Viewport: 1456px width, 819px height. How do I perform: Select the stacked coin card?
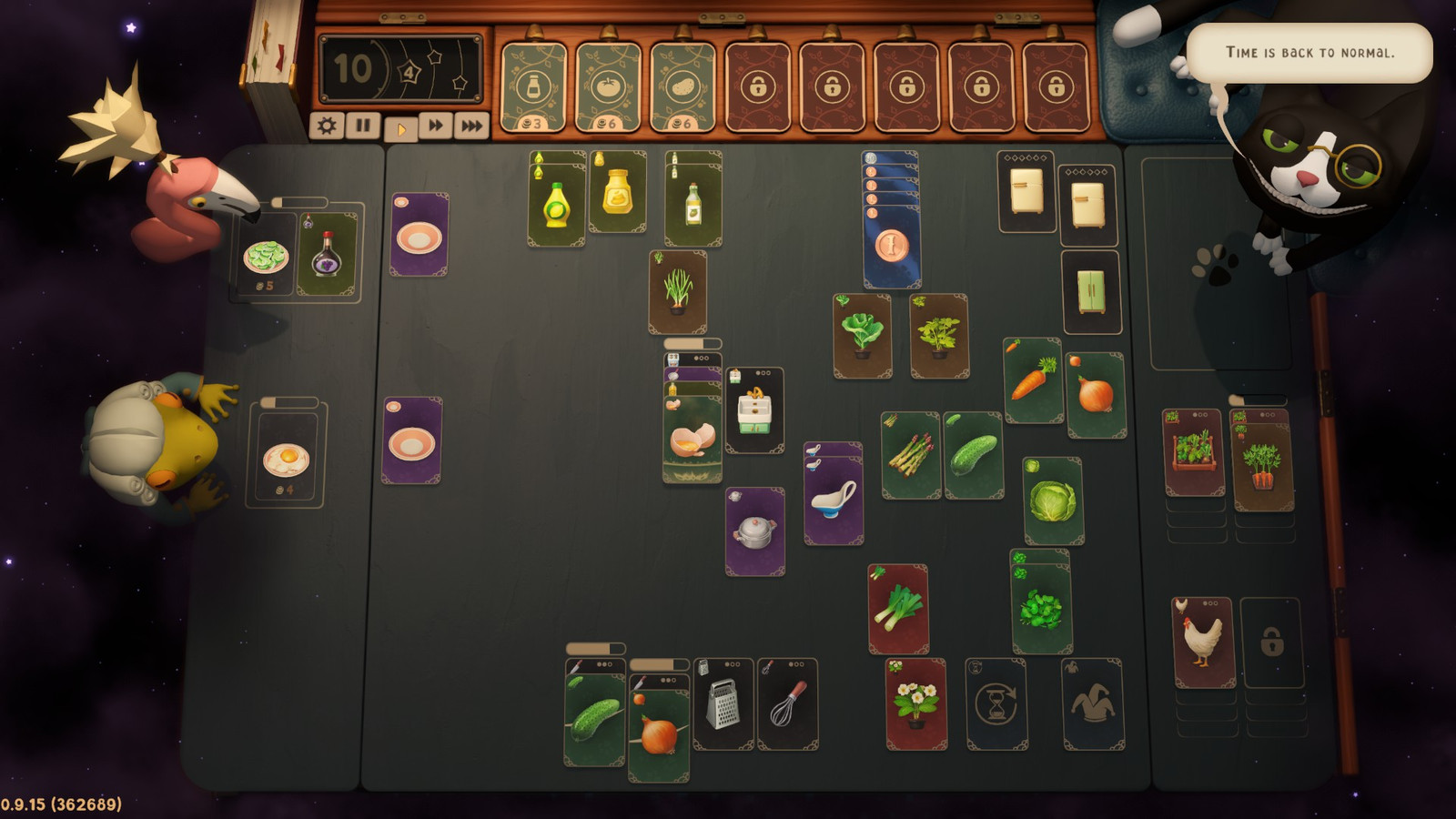pos(891,244)
